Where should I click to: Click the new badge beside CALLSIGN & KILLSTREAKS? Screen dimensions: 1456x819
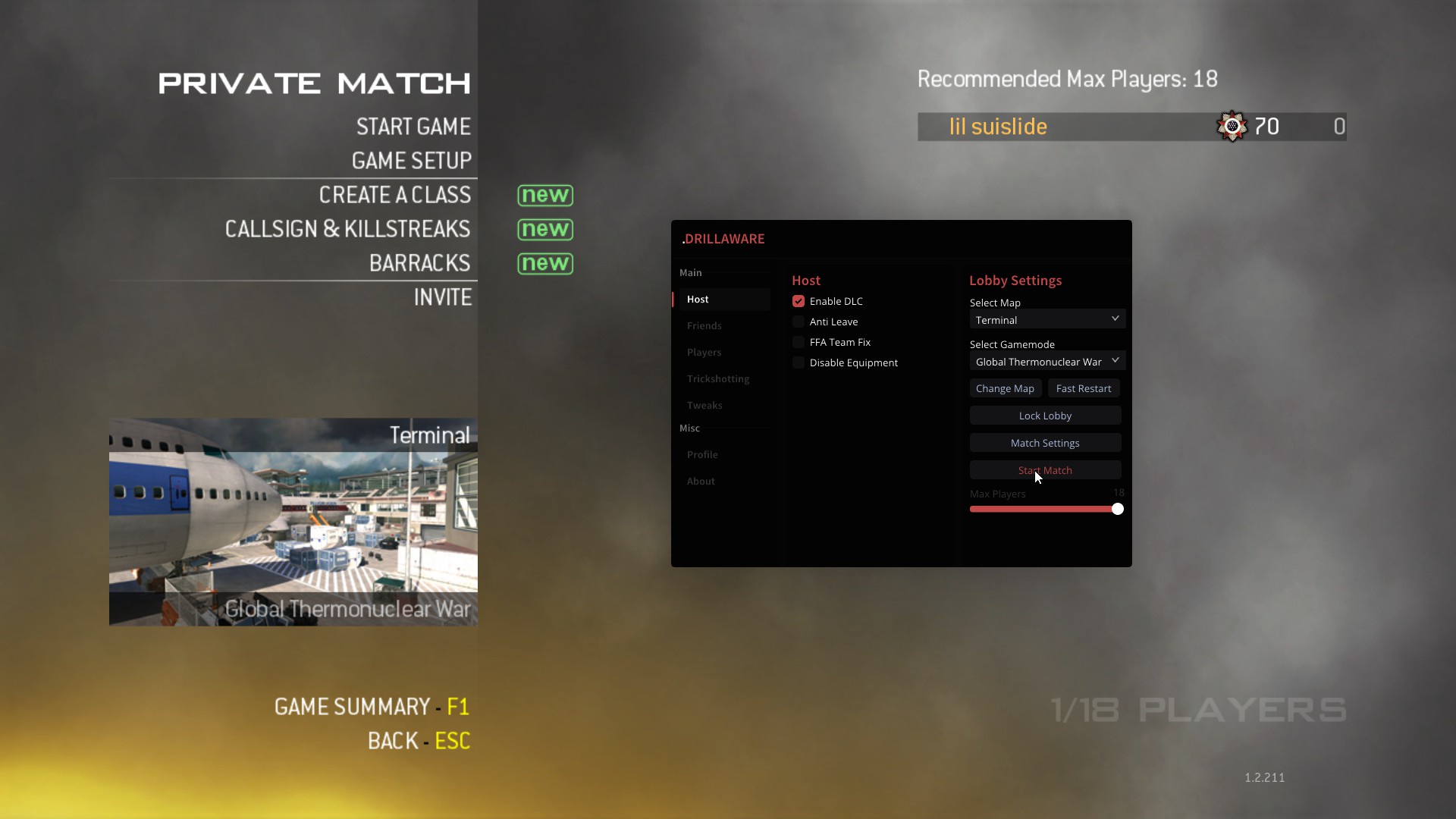point(545,229)
